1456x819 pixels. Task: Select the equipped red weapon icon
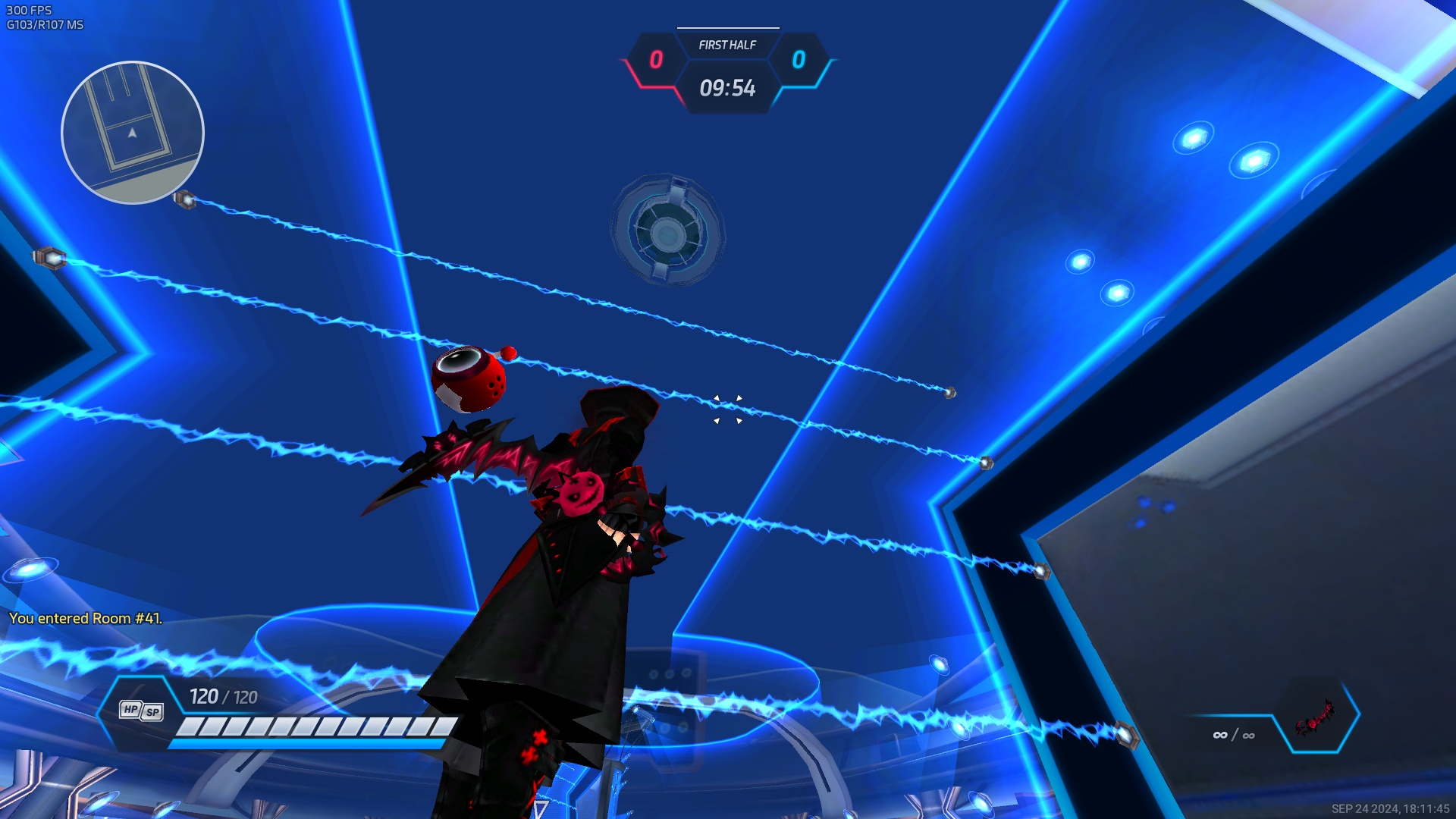point(1316,717)
